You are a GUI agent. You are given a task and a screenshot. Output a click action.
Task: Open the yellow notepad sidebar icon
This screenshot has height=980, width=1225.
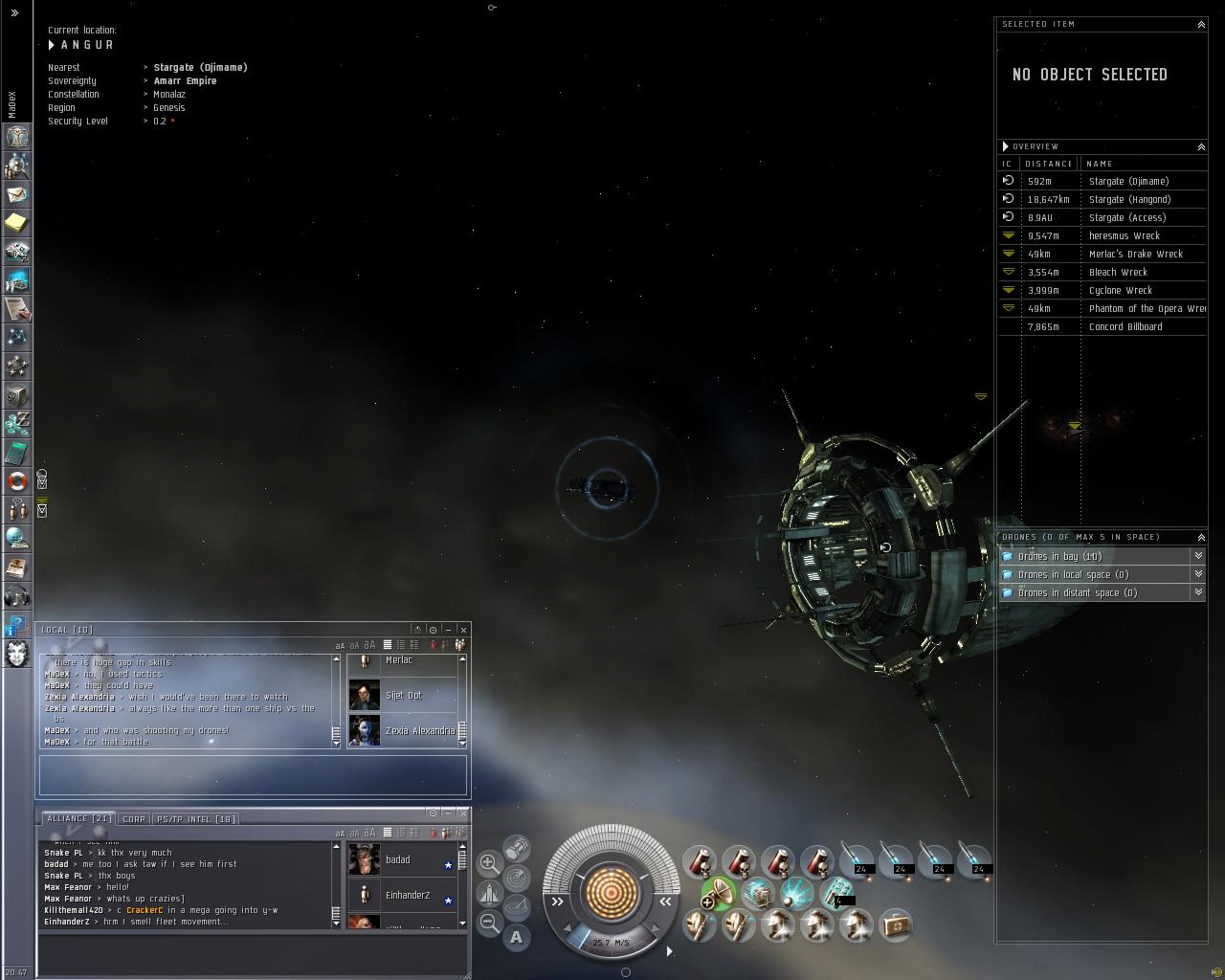tap(17, 223)
